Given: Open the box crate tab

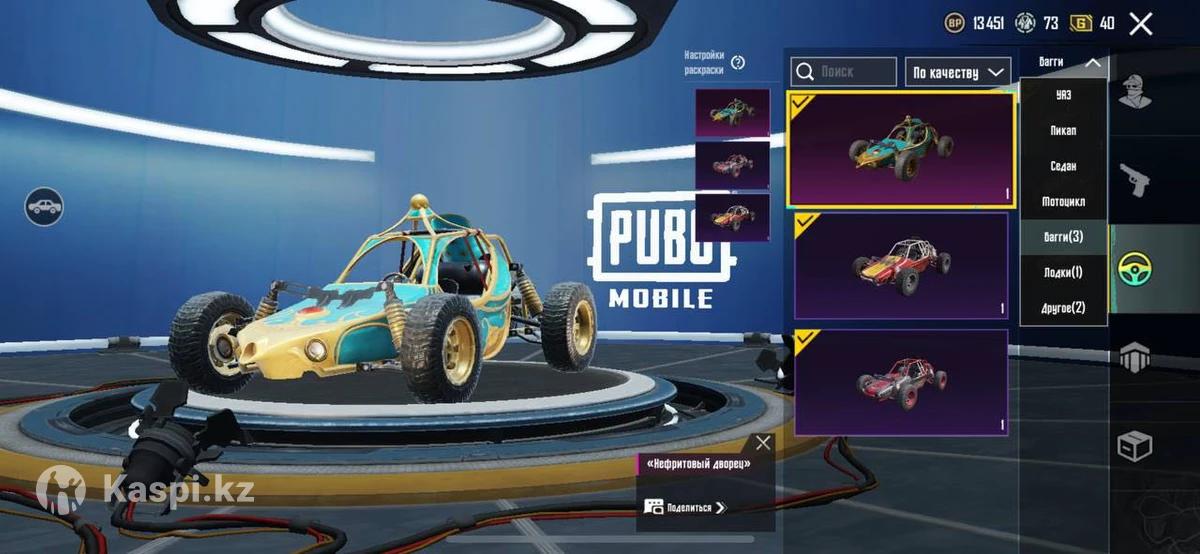Looking at the screenshot, I should 1134,445.
